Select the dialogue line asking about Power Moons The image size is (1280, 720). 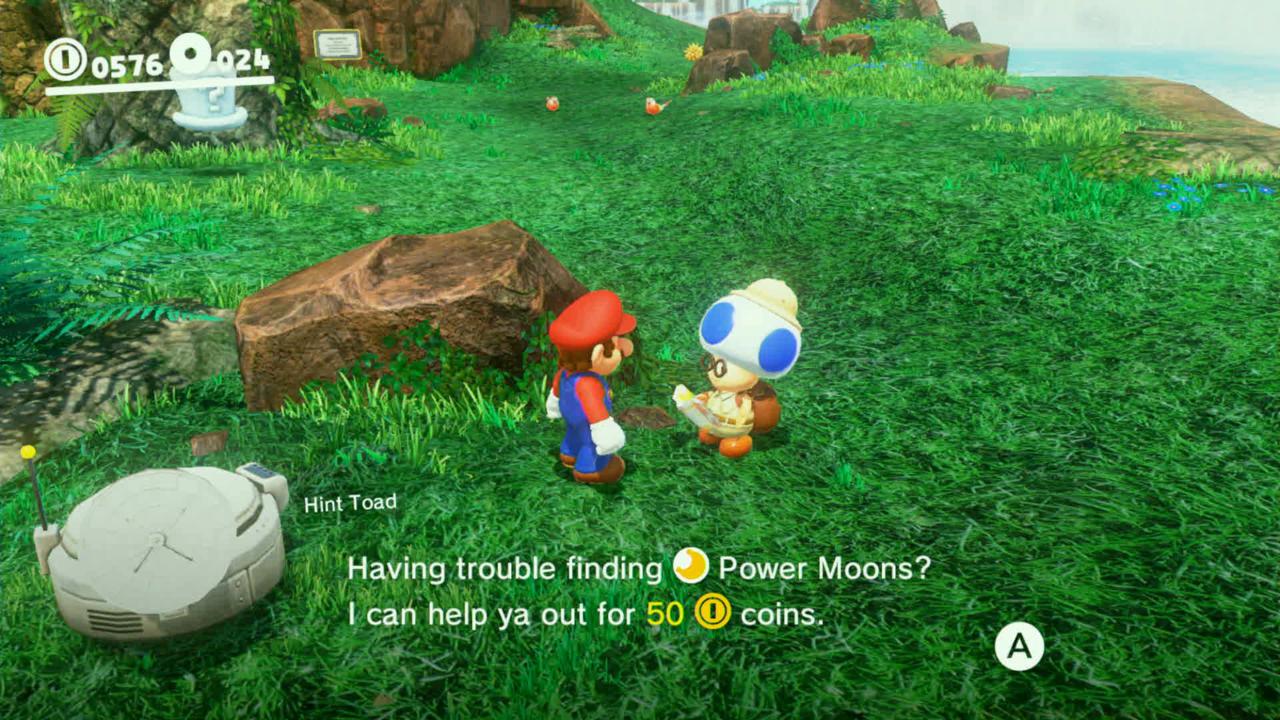click(x=637, y=568)
